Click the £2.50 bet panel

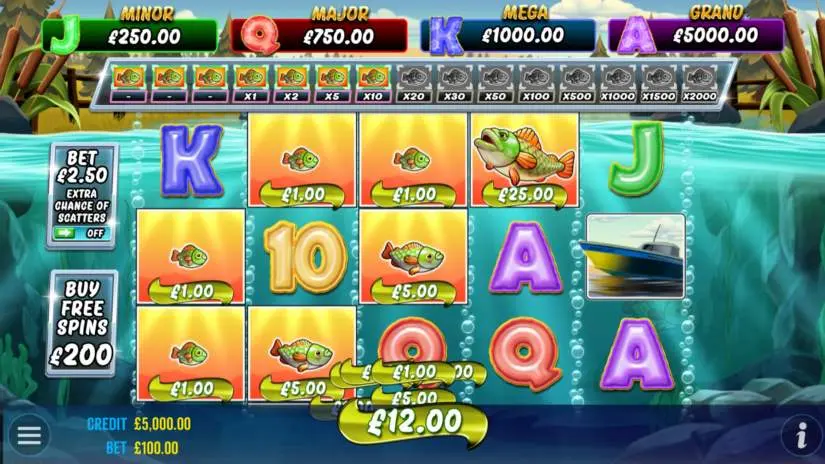[x=81, y=169]
